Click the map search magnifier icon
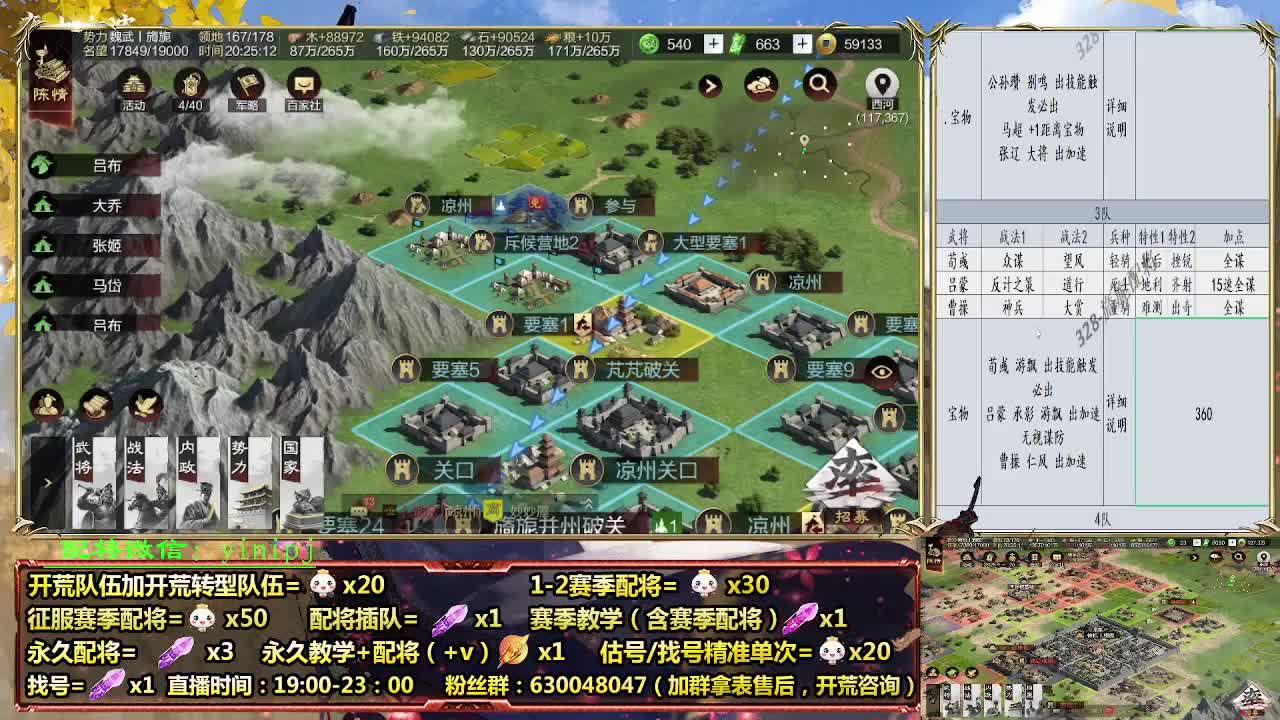This screenshot has width=1280, height=720. 820,83
